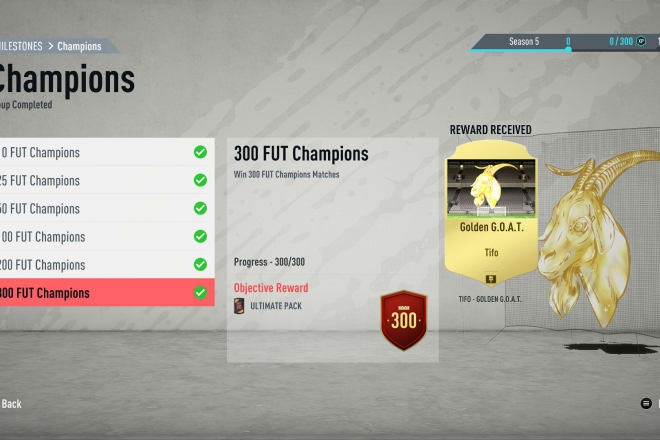Viewport: 660px width, 440px height.
Task: Select the topmost 10 FUT Champions row
Action: coord(105,153)
